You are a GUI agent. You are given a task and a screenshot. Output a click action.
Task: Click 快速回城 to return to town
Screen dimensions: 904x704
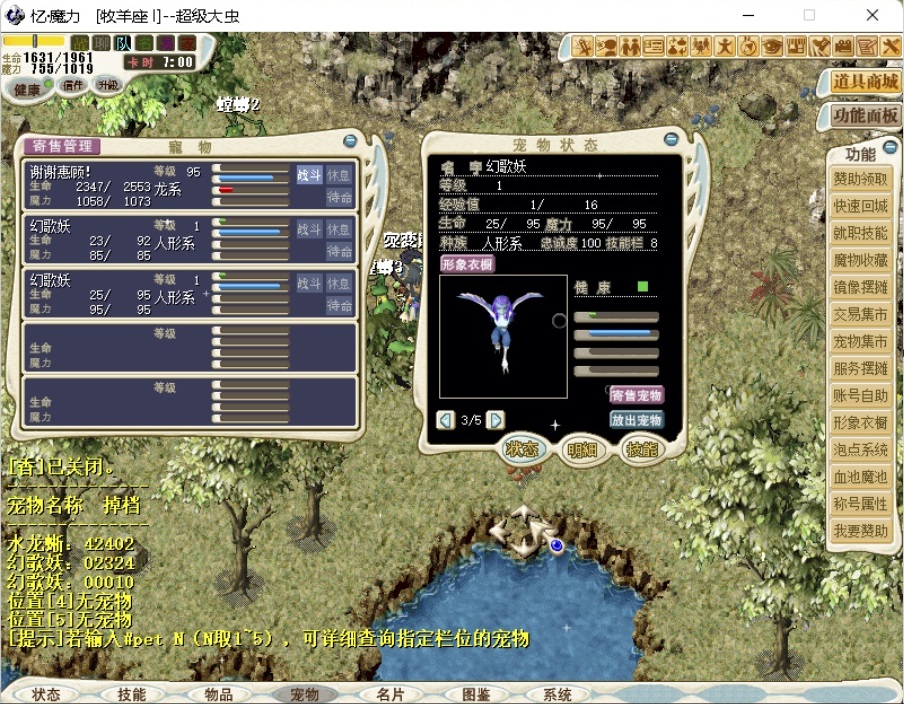tap(860, 206)
